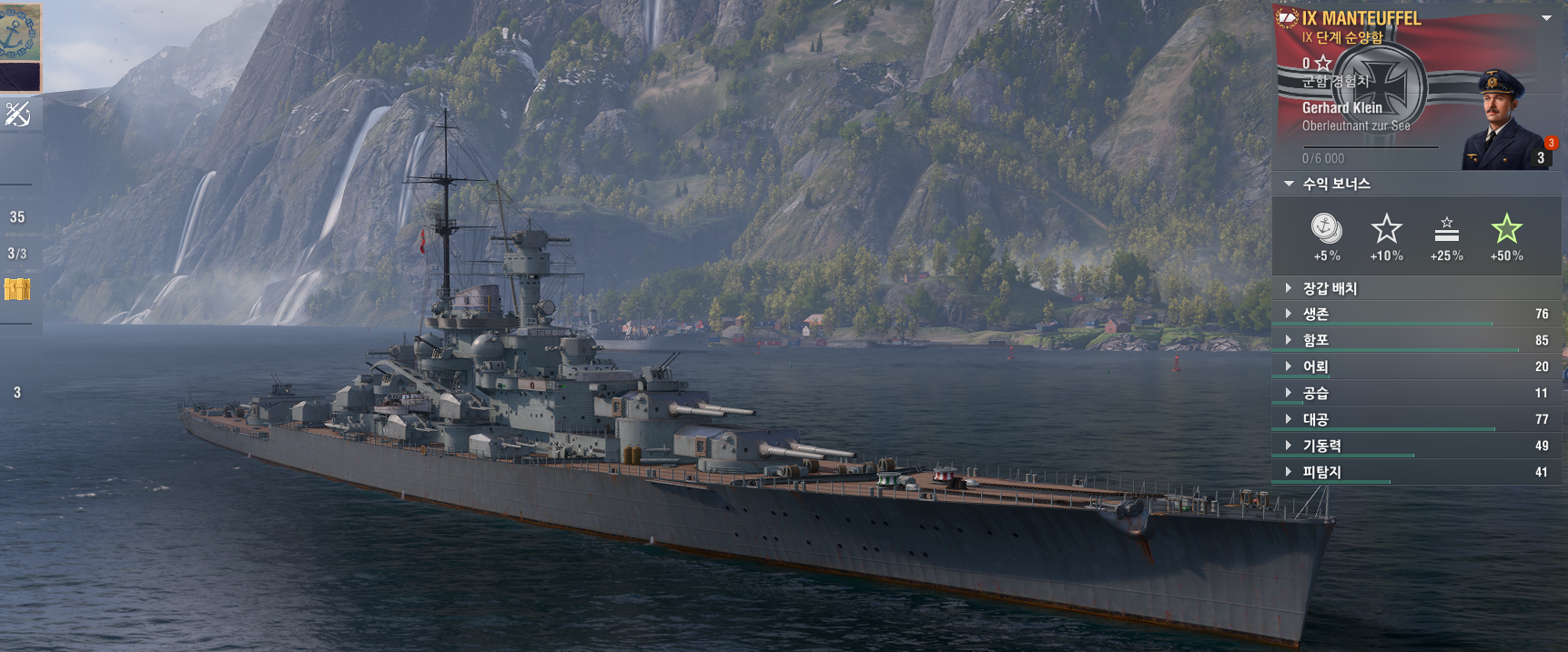The image size is (1568, 652).
Task: Open the anchor emblem badge in the corner
Action: pos(19,32)
